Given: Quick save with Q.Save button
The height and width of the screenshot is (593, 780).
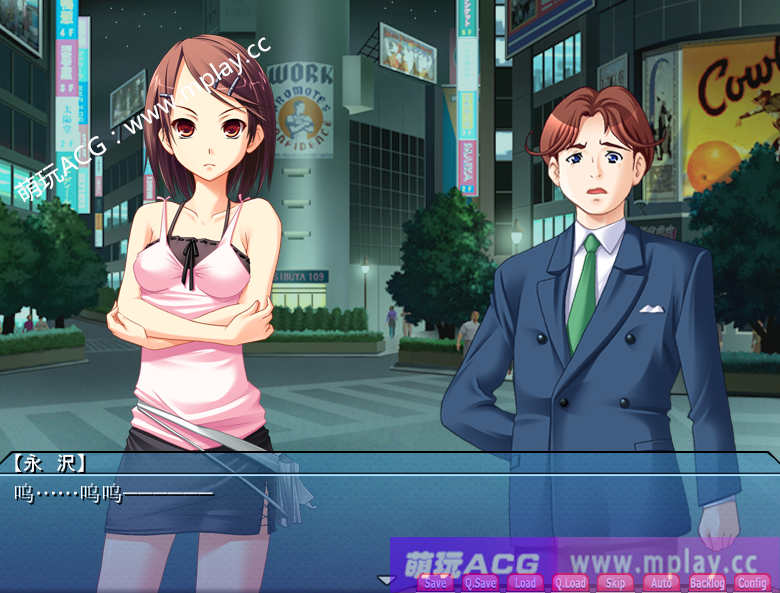Looking at the screenshot, I should tap(480, 583).
